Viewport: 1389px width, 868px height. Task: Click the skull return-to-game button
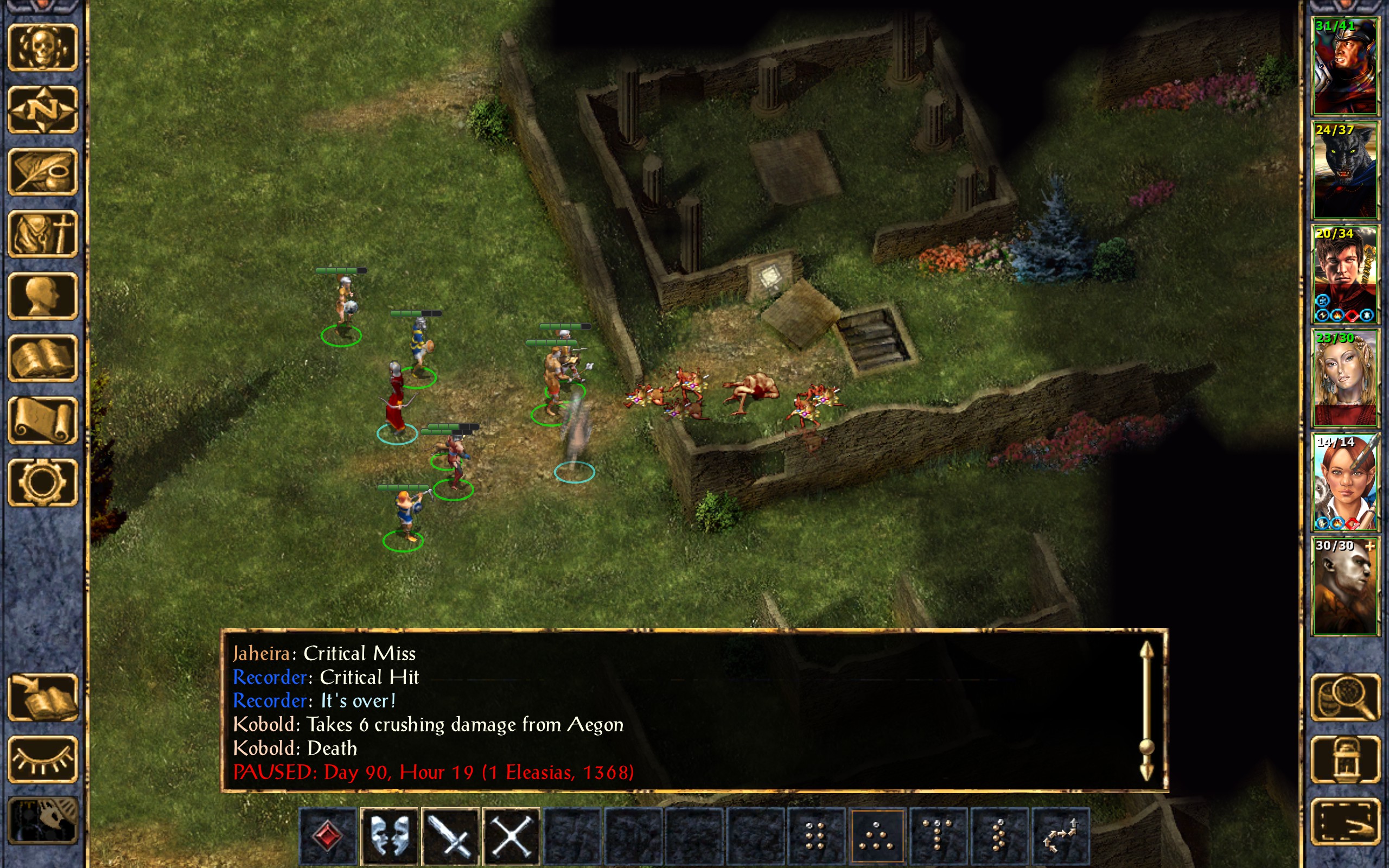42,48
